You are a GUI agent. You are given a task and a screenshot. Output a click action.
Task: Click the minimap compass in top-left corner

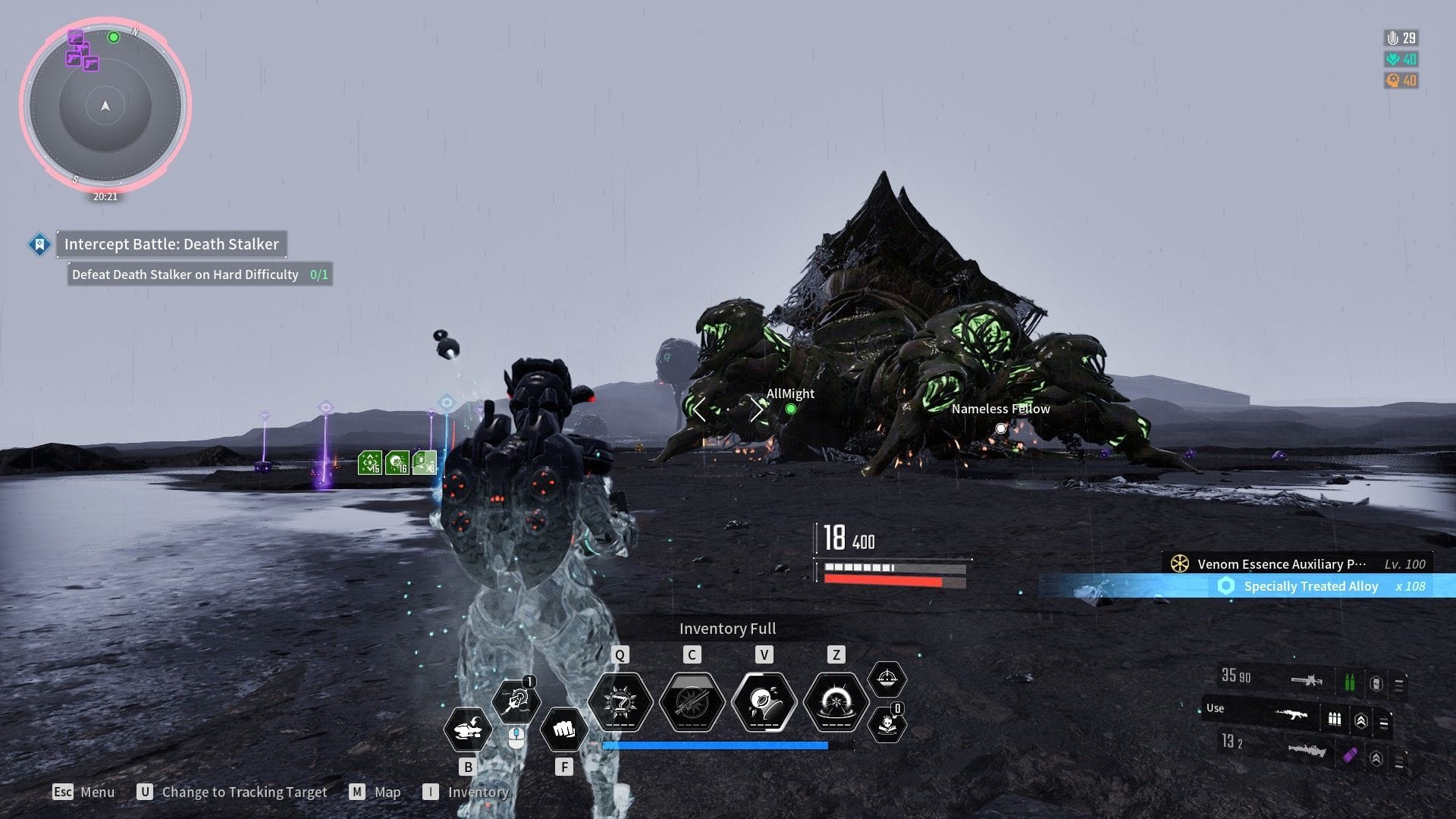(106, 106)
